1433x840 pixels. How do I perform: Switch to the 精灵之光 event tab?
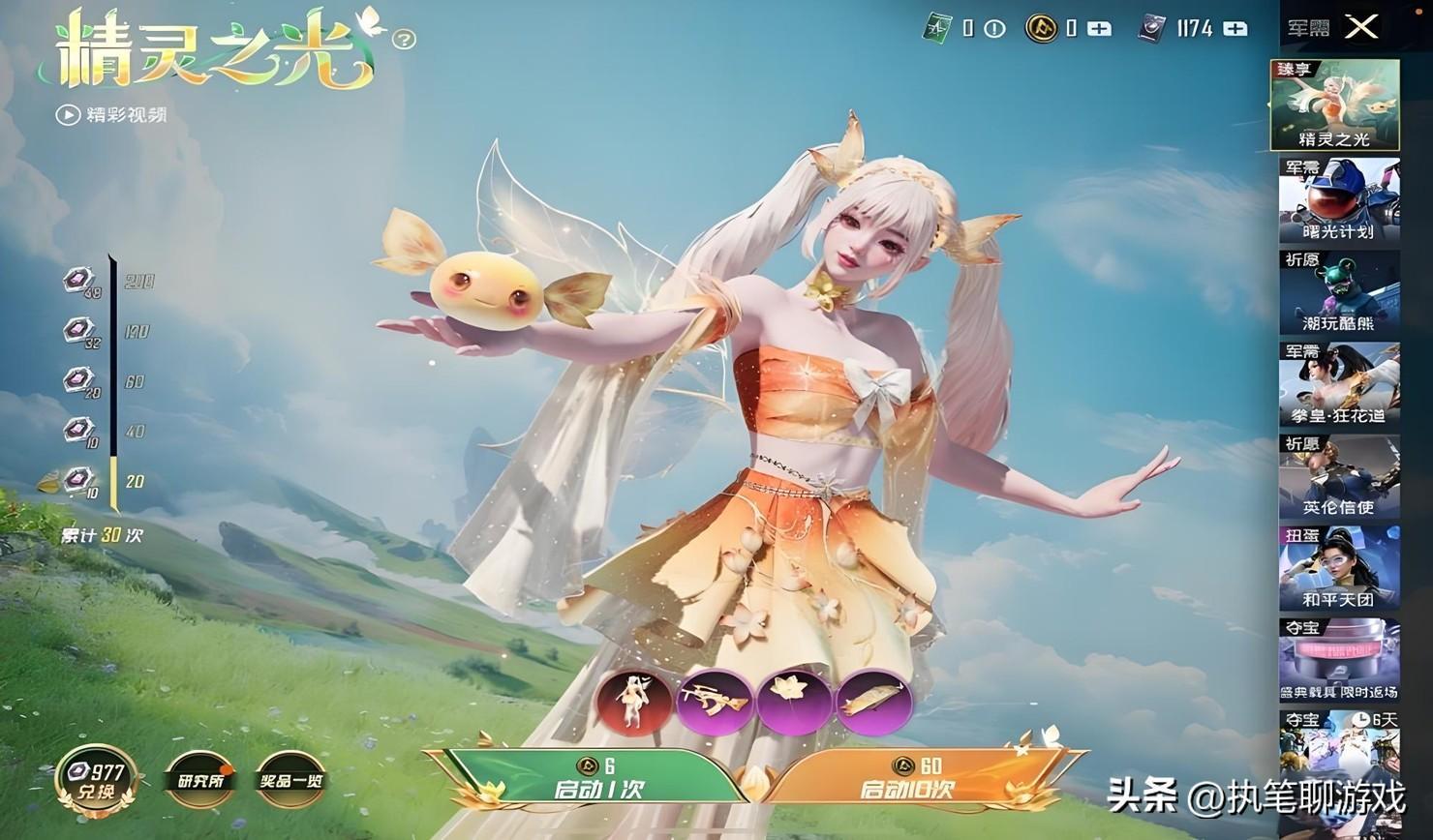pyautogui.click(x=1335, y=105)
